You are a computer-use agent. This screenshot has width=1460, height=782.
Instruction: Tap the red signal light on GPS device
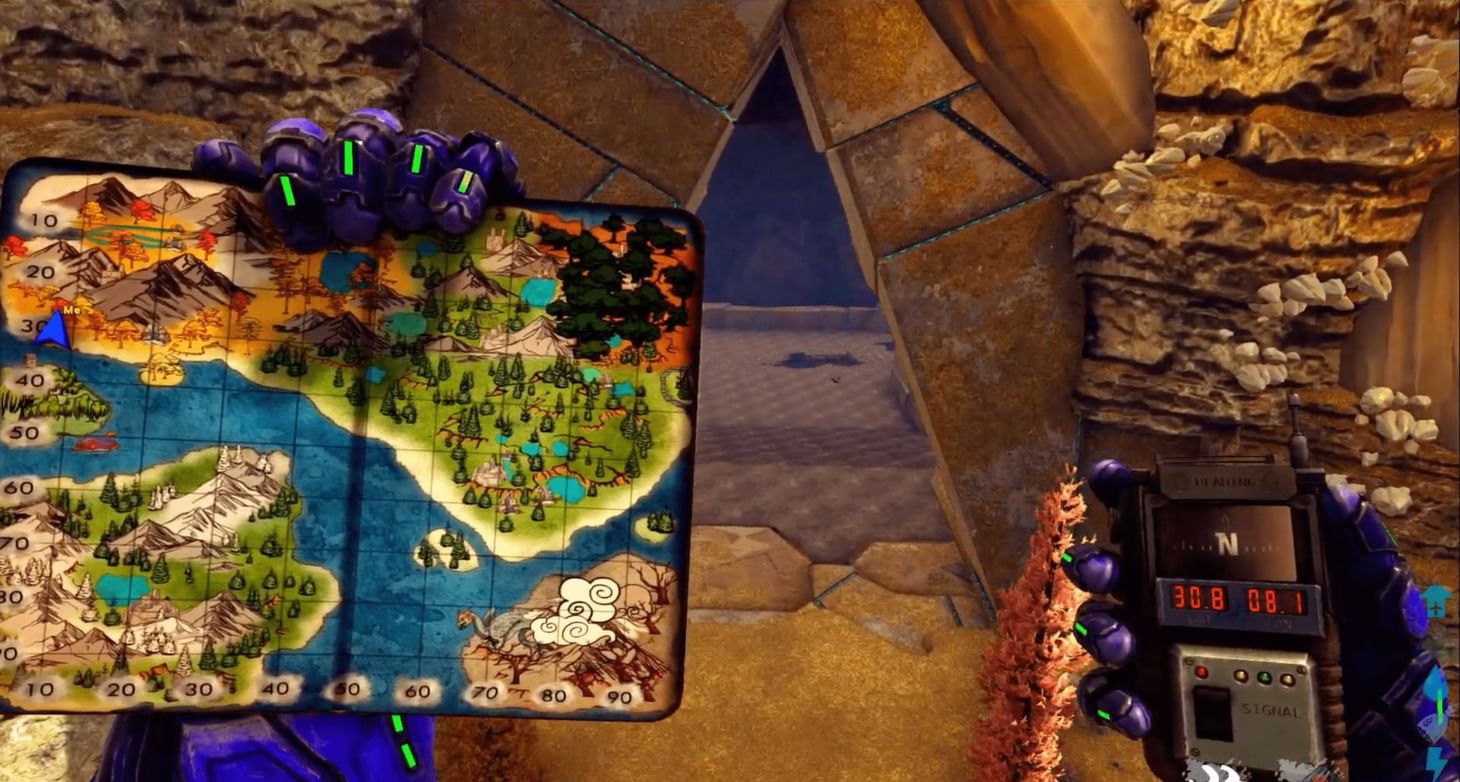tap(1201, 673)
